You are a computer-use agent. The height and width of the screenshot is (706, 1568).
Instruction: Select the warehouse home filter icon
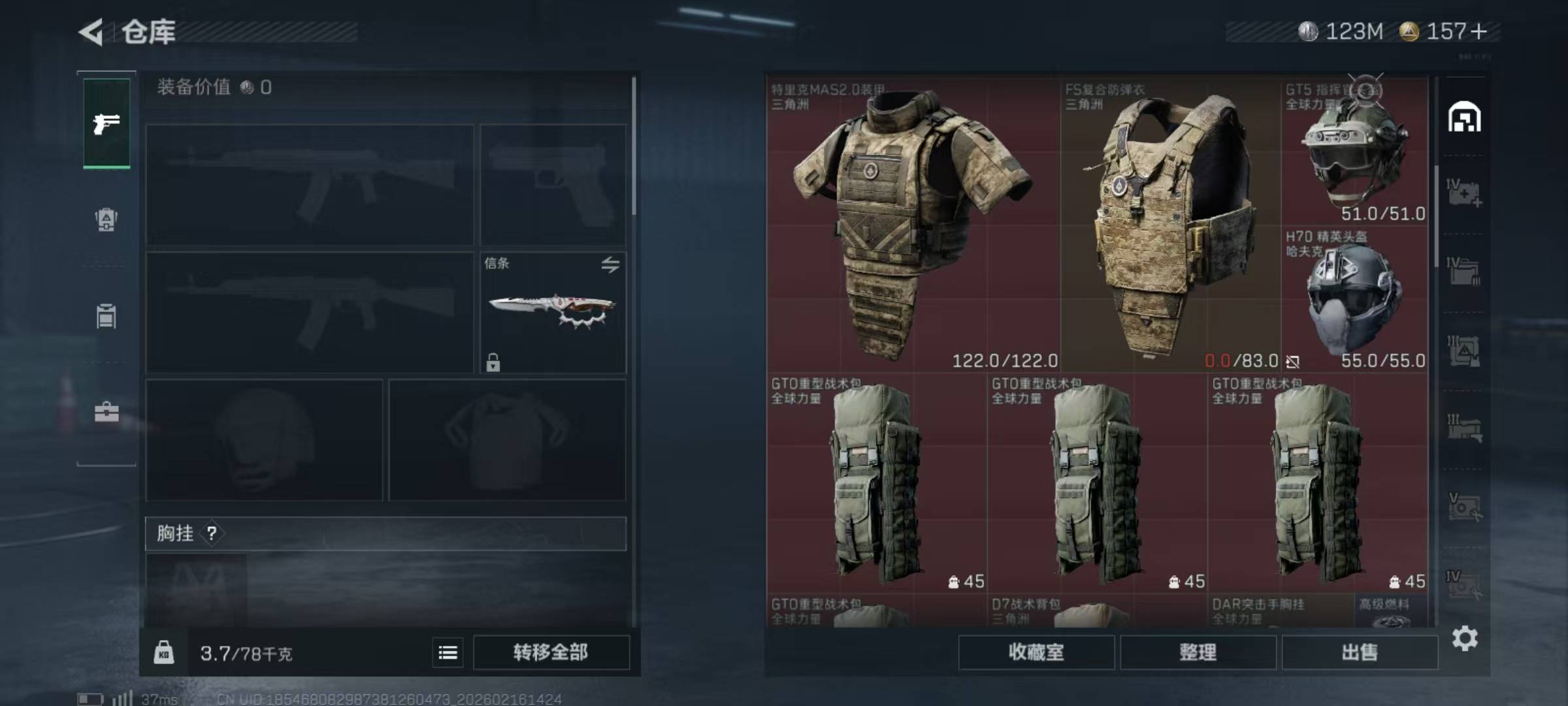(x=1464, y=118)
